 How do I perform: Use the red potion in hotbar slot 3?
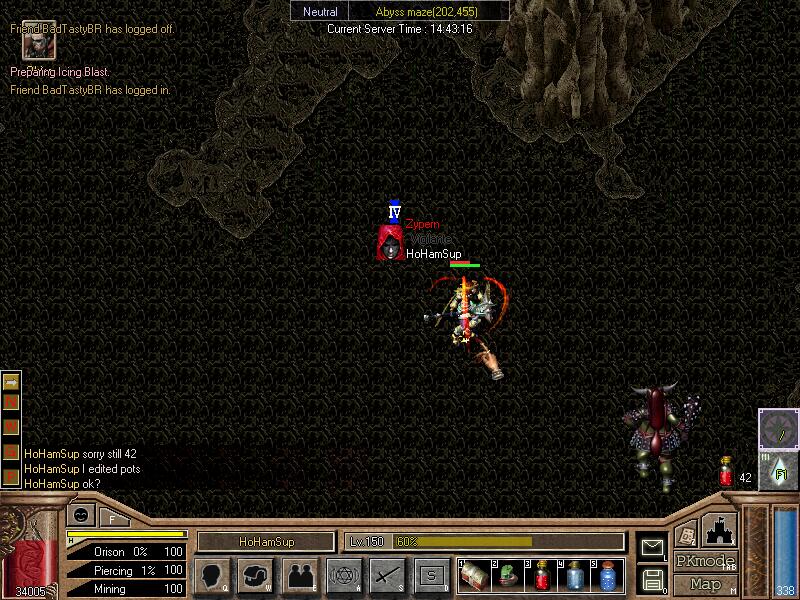tap(541, 576)
